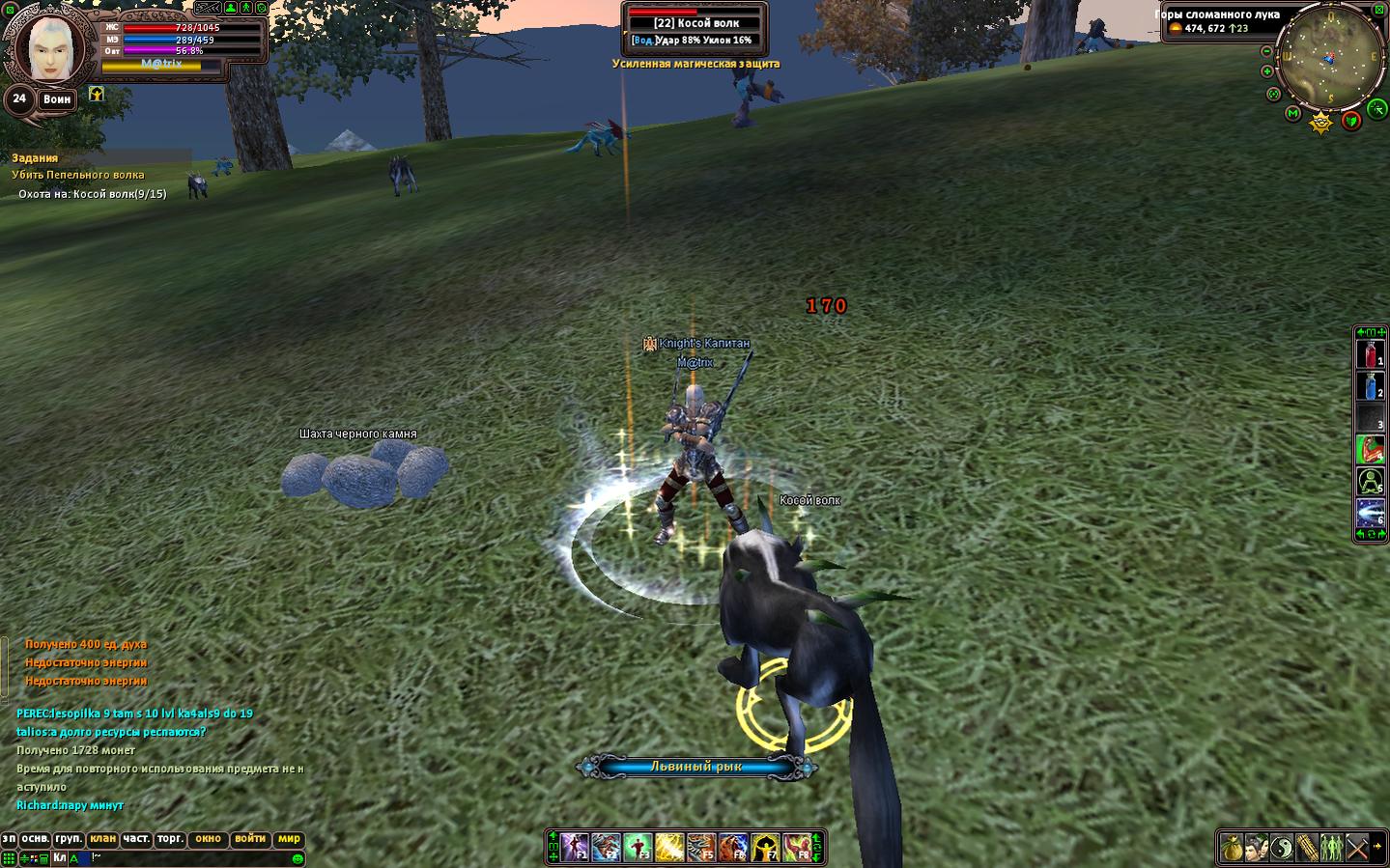Use the blue mana potion slot
Image resolution: width=1390 pixels, height=868 pixels.
click(1370, 387)
